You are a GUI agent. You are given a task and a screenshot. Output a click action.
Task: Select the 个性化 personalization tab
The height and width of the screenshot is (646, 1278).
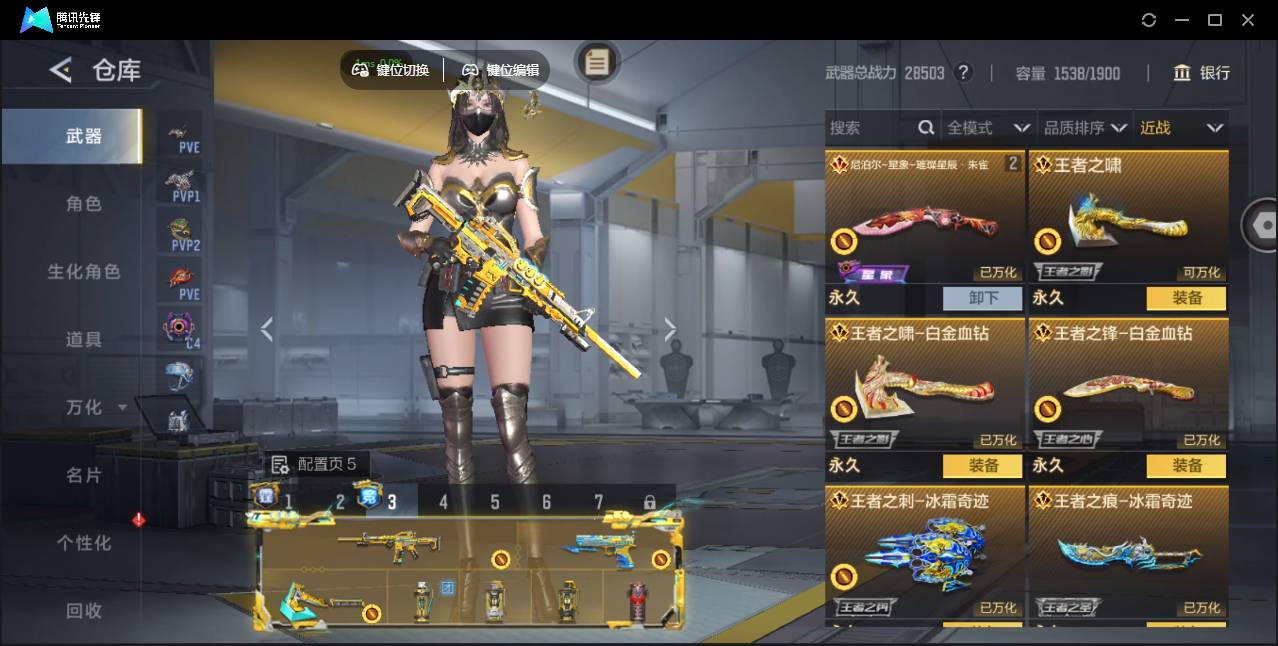[84, 543]
